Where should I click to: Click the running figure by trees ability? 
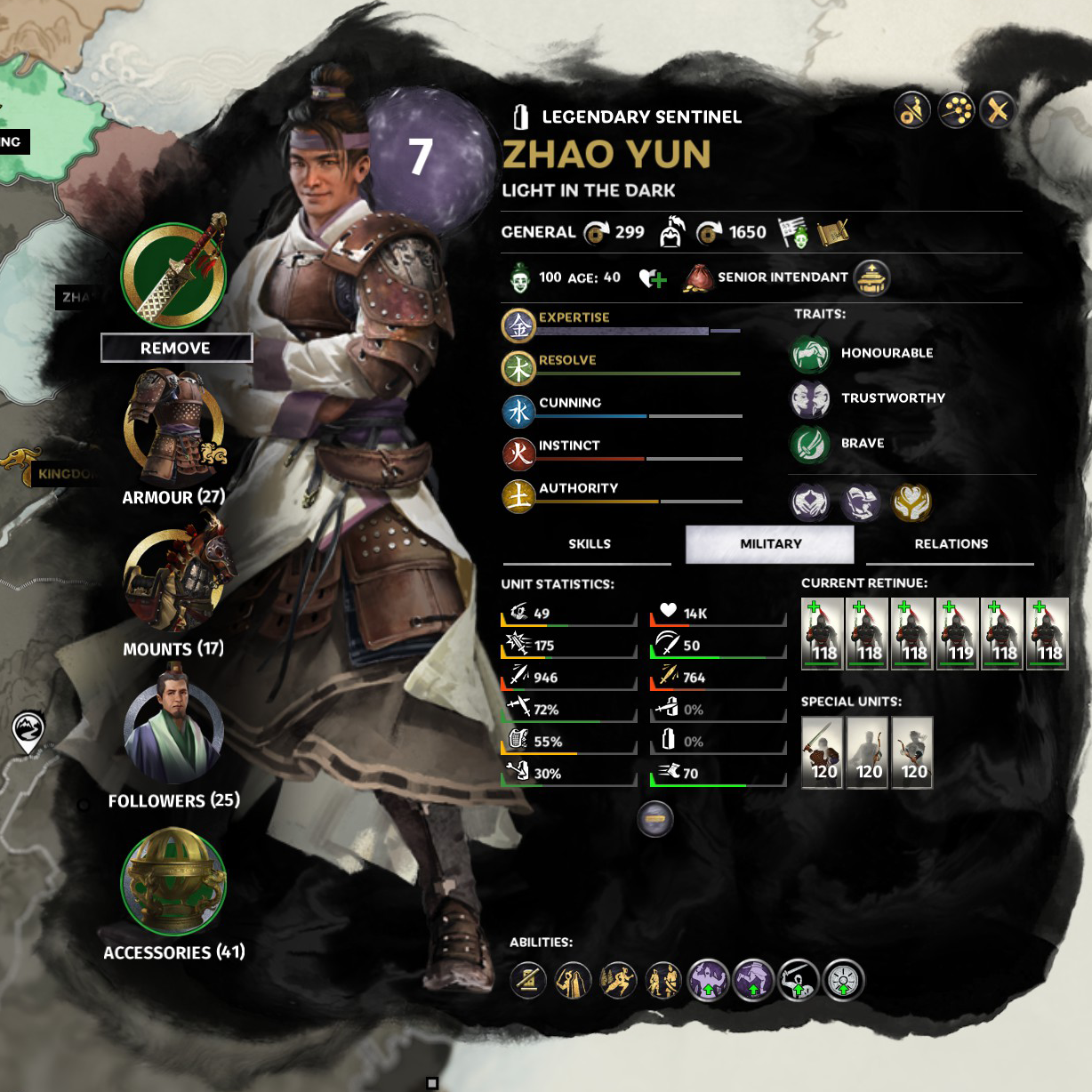tap(618, 981)
